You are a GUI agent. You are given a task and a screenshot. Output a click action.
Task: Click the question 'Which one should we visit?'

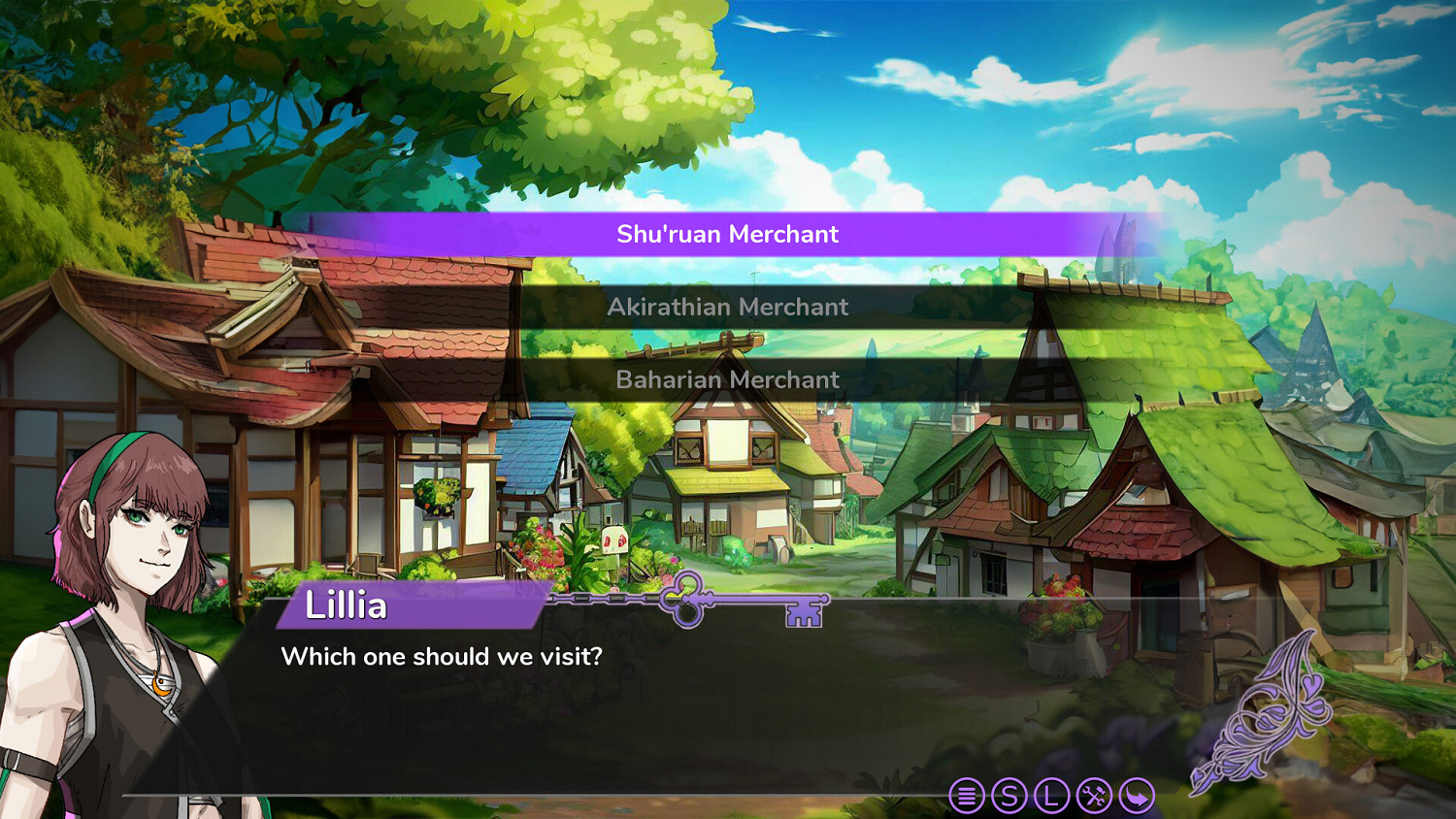point(442,657)
